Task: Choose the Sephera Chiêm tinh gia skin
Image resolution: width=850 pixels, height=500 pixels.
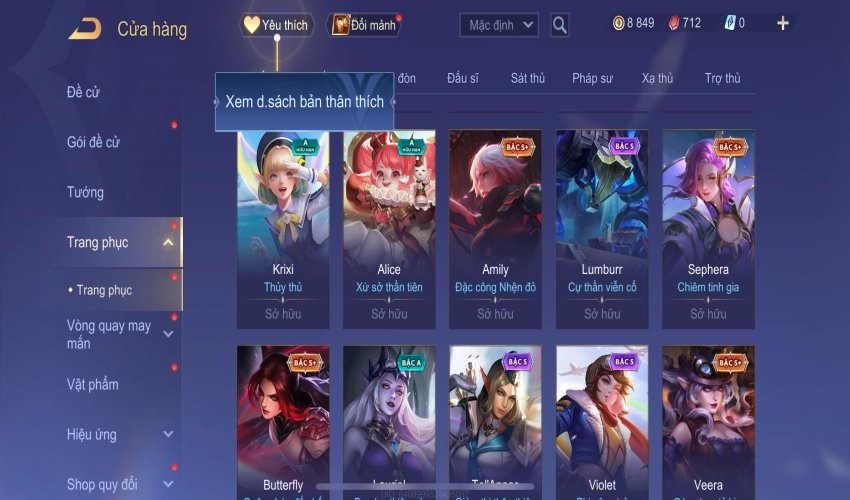Action: [x=708, y=228]
